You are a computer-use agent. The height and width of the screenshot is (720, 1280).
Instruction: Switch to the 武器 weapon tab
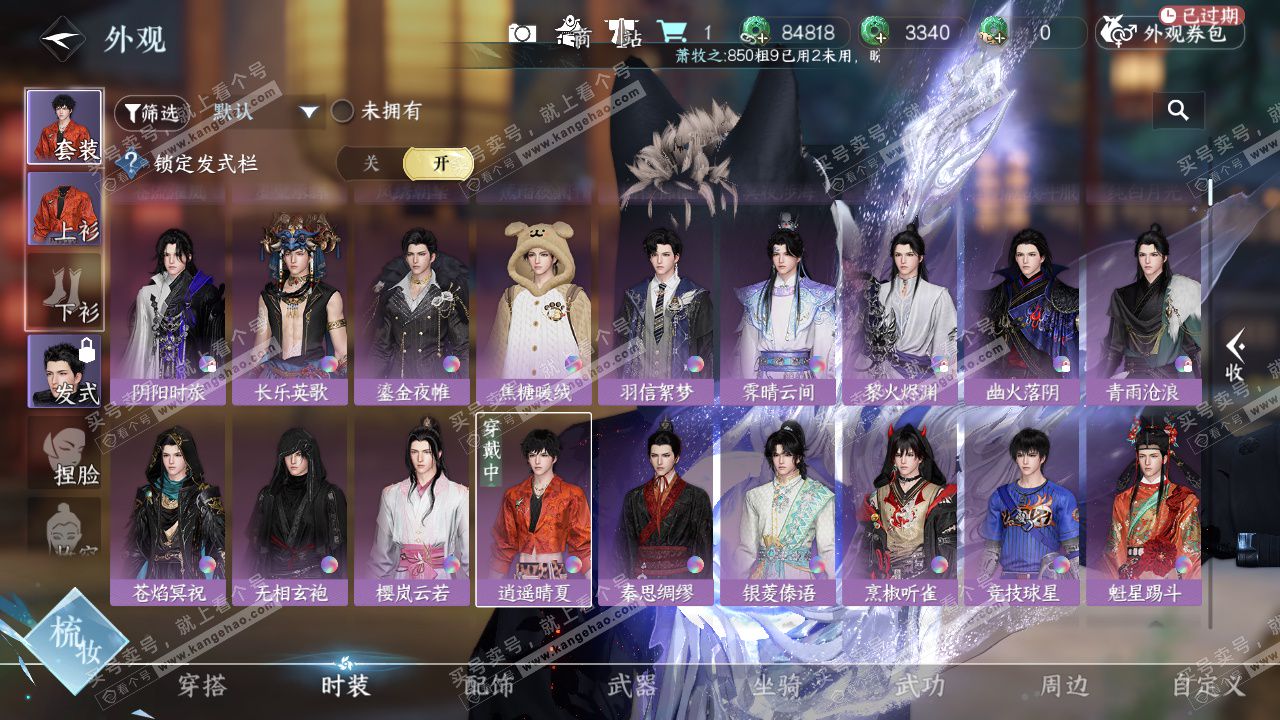click(632, 686)
